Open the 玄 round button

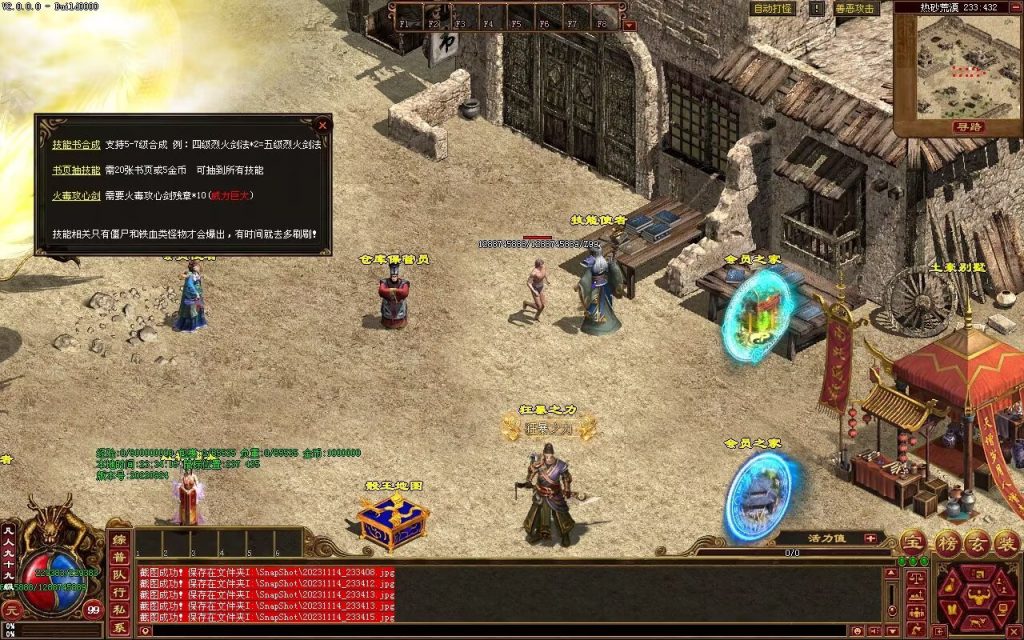click(x=977, y=541)
